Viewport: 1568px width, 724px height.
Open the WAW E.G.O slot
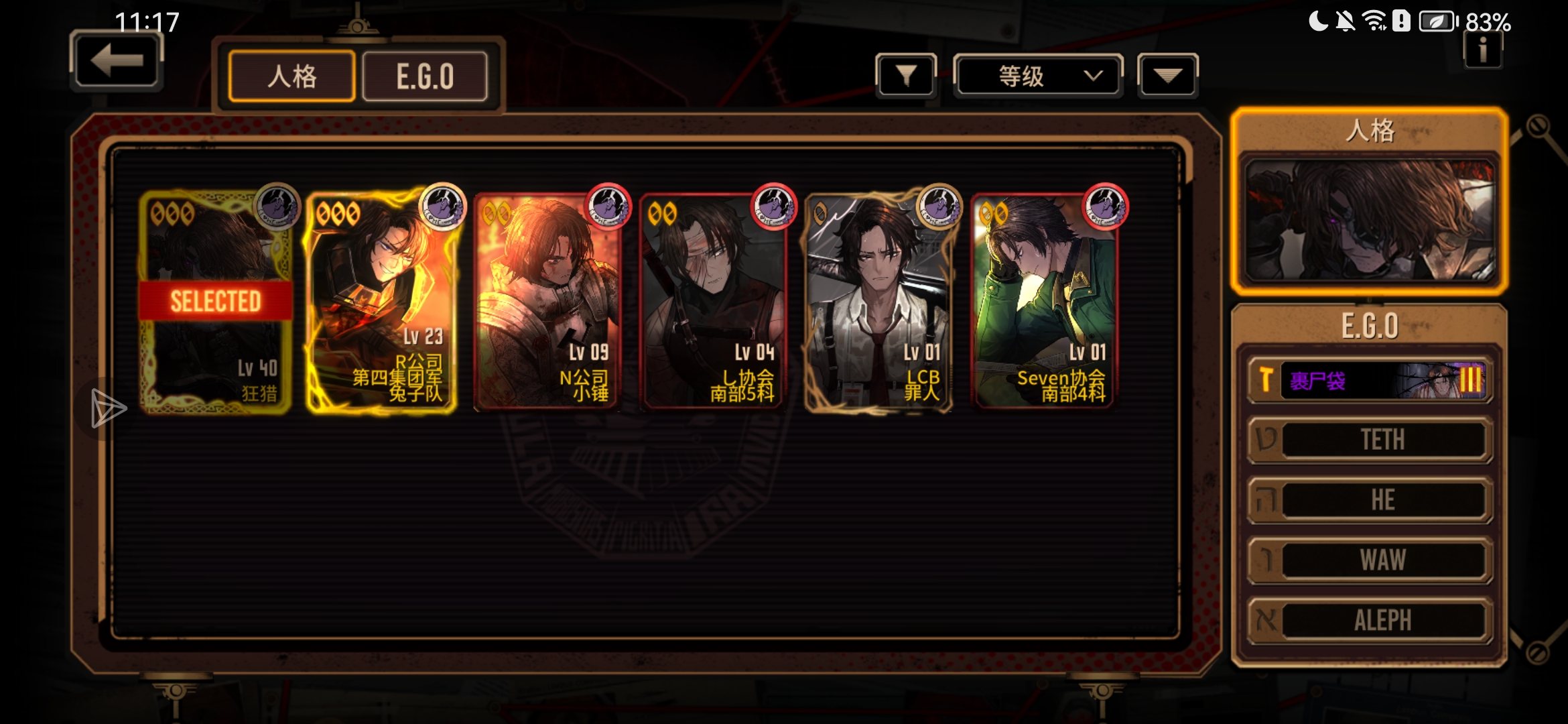pos(1370,560)
